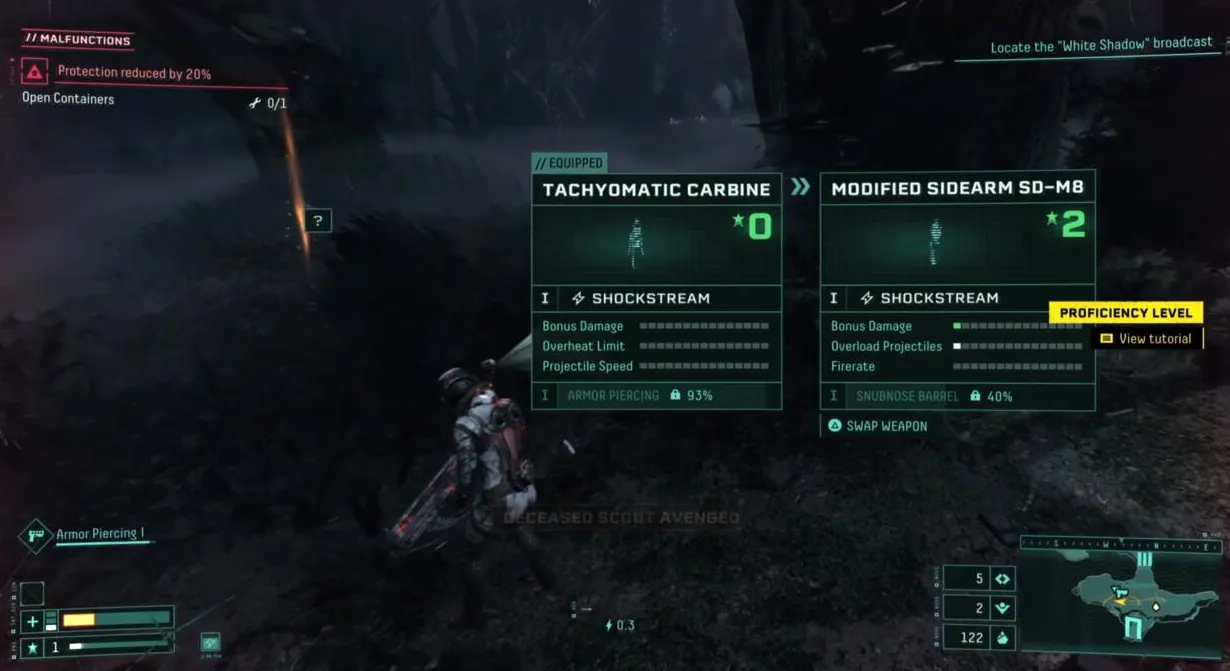Select the locked Snubnose Barrel trait row
Image resolution: width=1230 pixels, height=671 pixels.
[956, 397]
